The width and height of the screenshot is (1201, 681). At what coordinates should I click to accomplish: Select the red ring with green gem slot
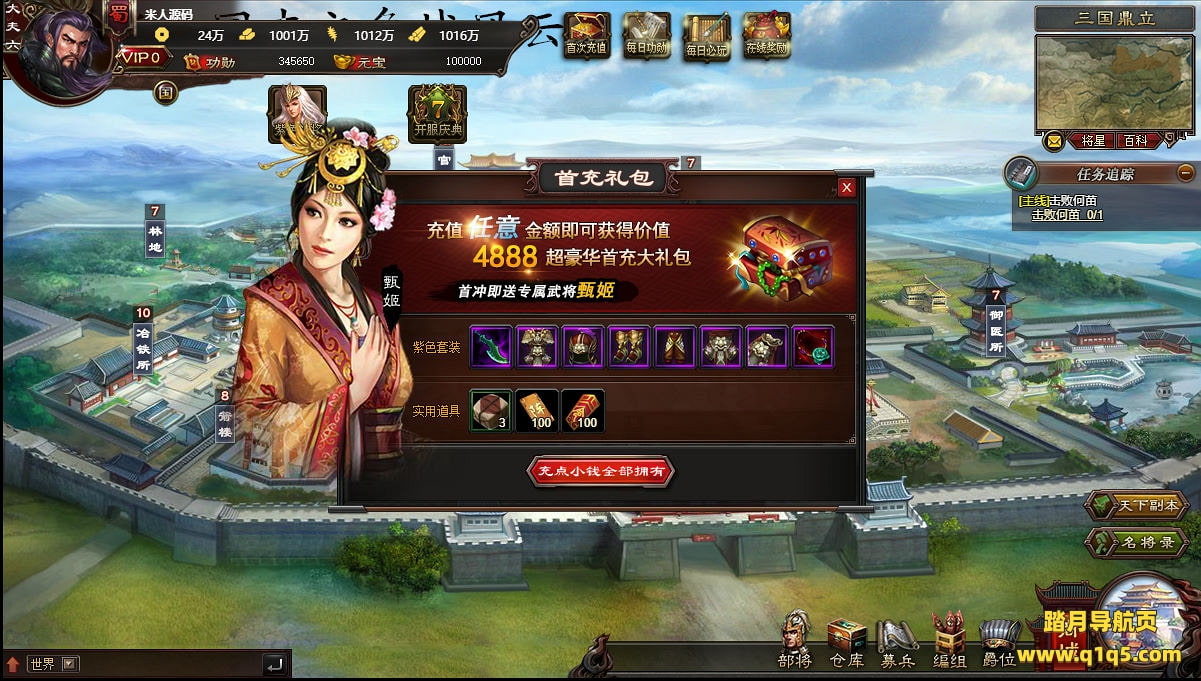[x=813, y=346]
